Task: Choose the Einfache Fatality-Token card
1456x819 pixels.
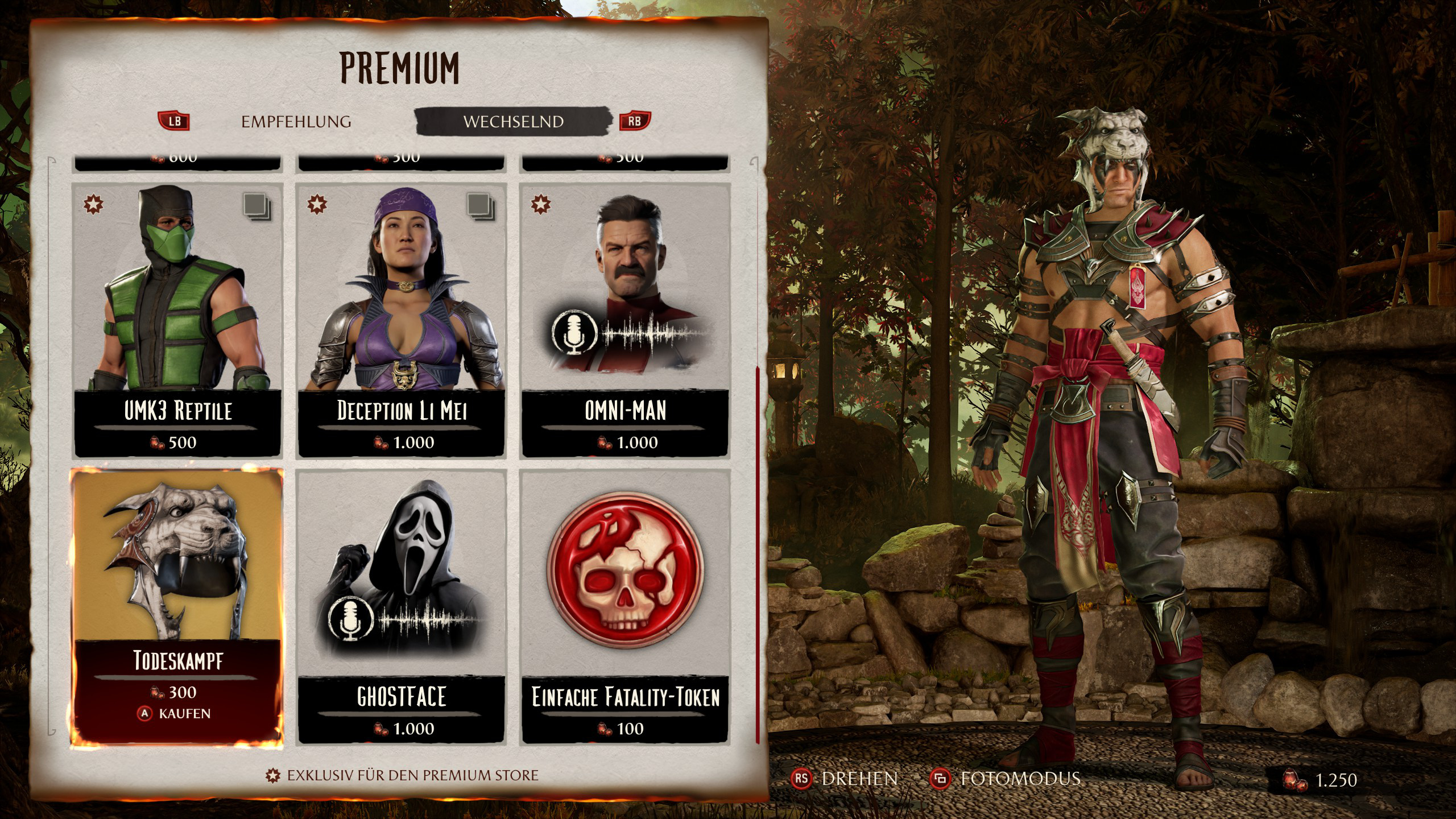Action: click(625, 606)
